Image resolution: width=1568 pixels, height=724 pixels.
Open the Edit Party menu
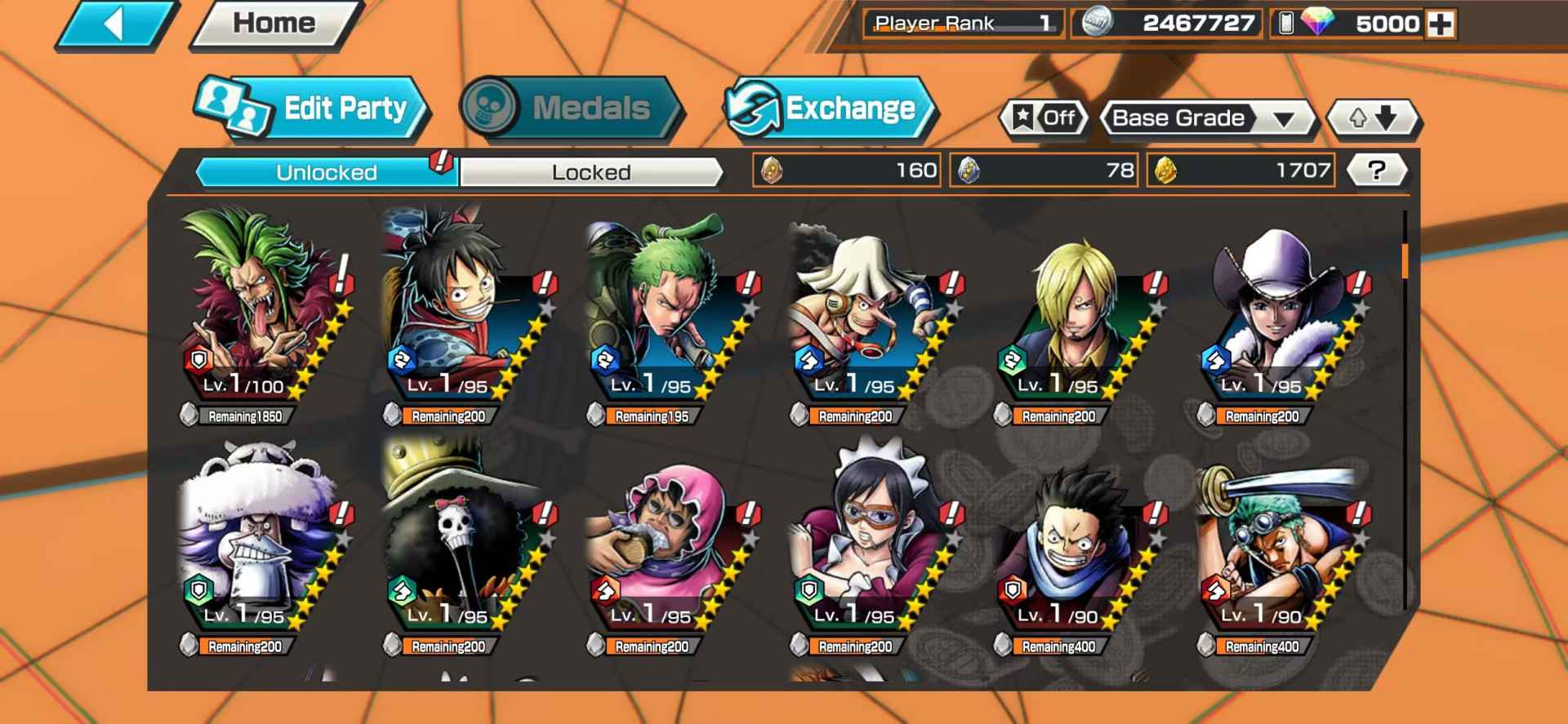(x=312, y=109)
